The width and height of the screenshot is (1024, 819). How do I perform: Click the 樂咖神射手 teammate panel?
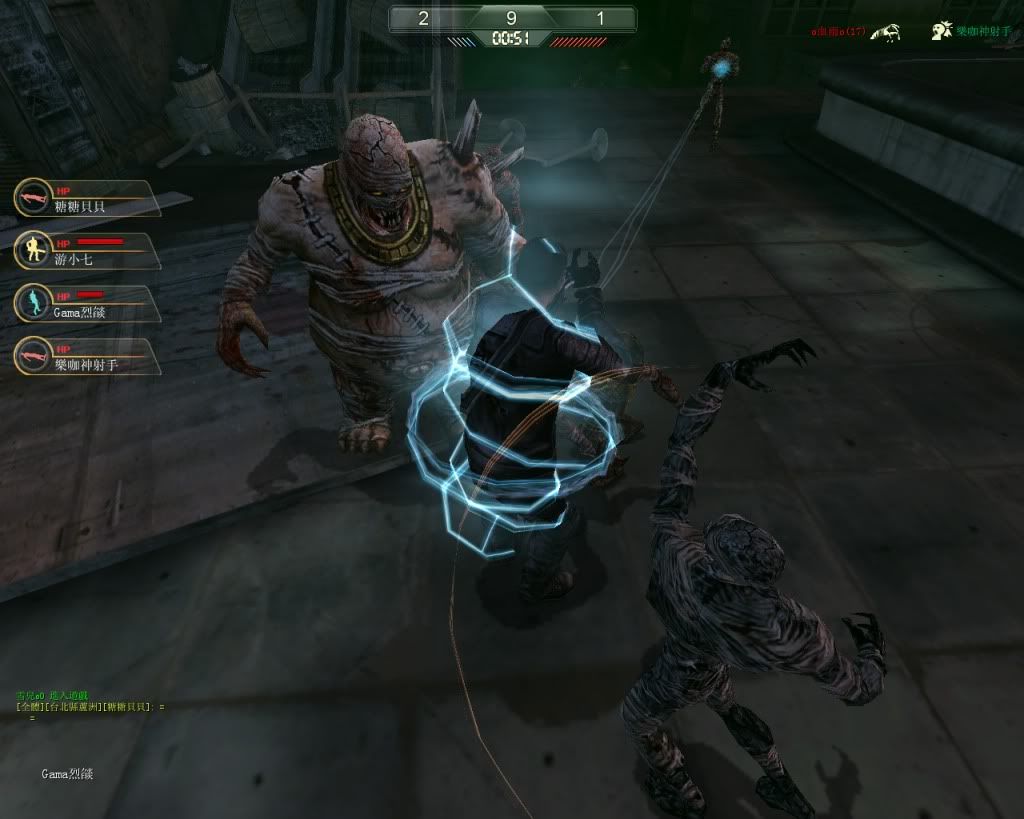[88, 357]
